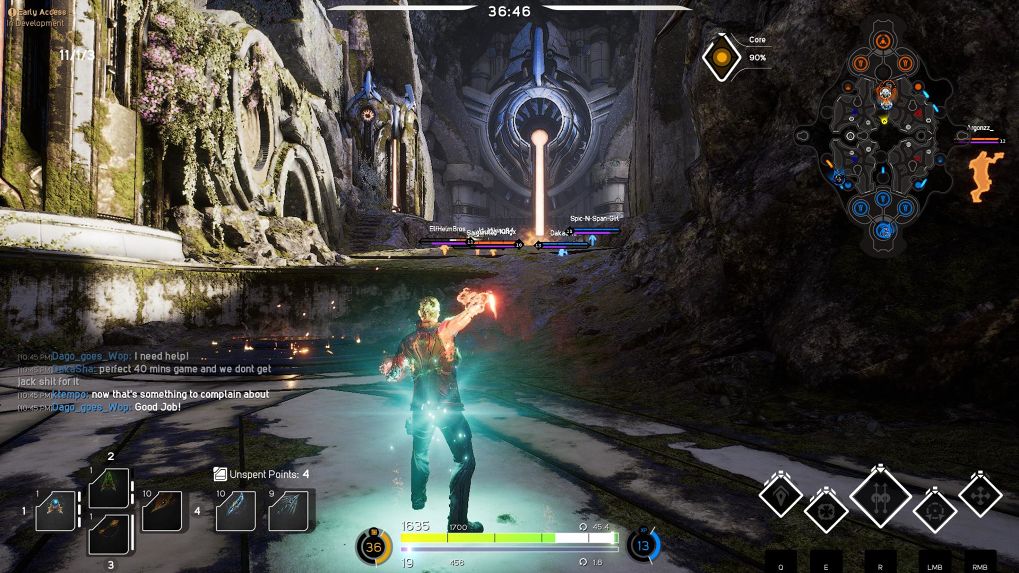Viewport: 1019px width, 573px height.
Task: Select the blue claw-streak card
Action: [x=289, y=510]
